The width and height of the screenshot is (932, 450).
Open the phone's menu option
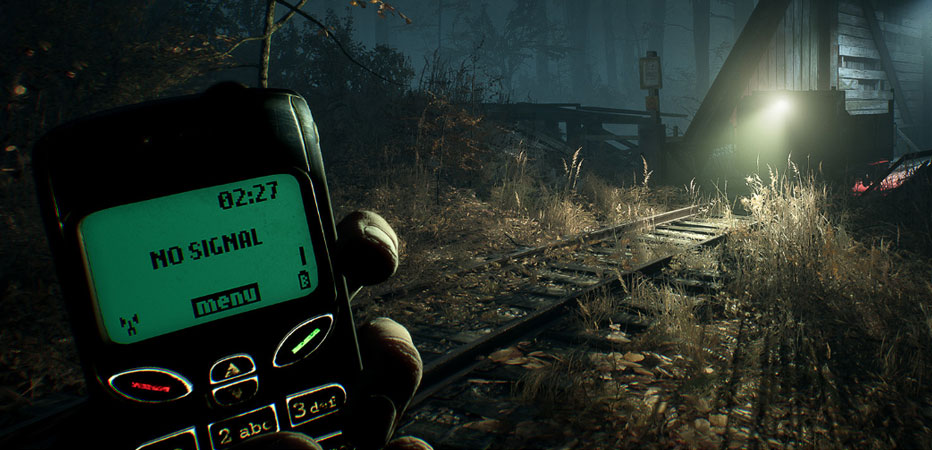coord(226,300)
